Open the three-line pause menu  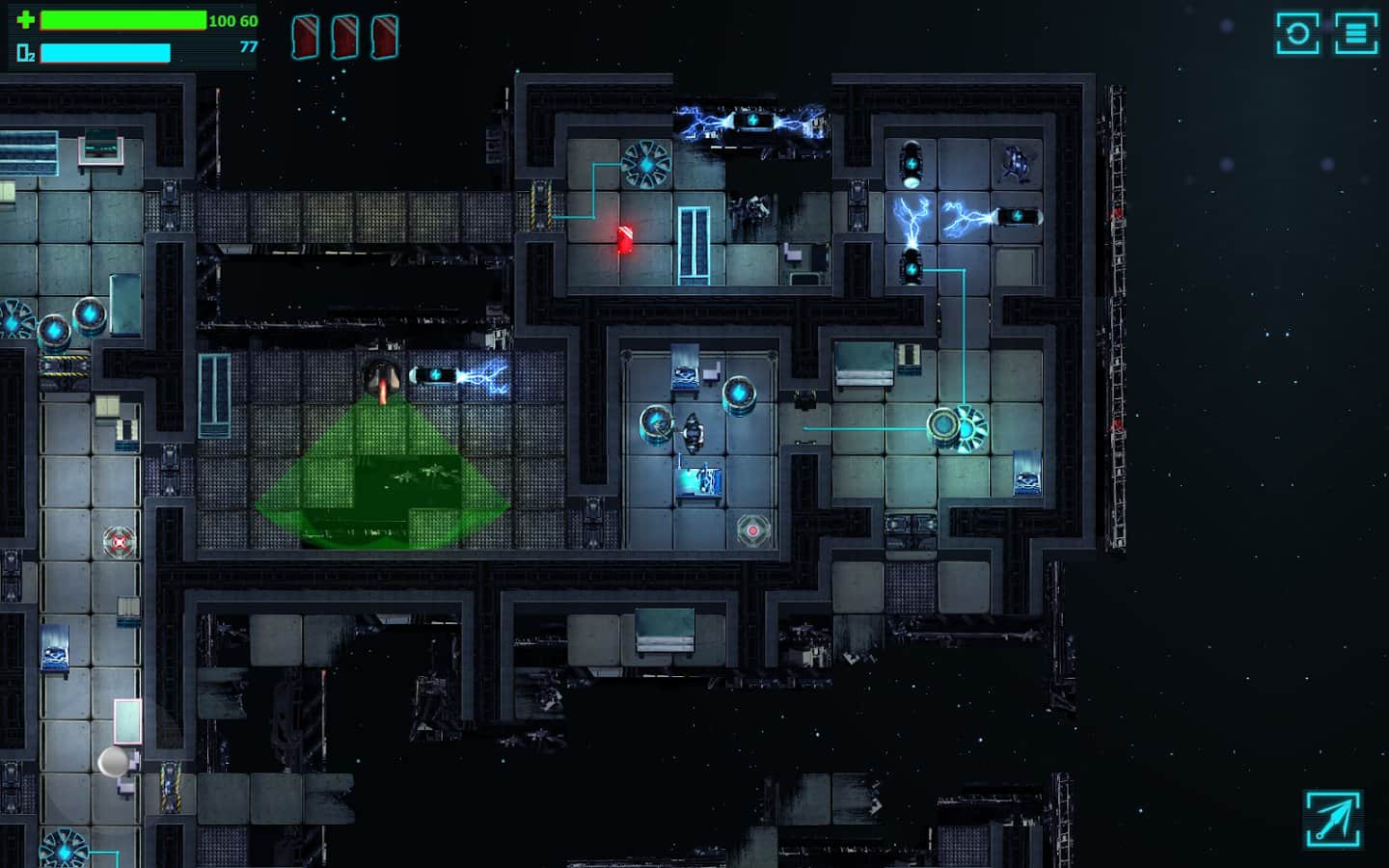click(1355, 34)
